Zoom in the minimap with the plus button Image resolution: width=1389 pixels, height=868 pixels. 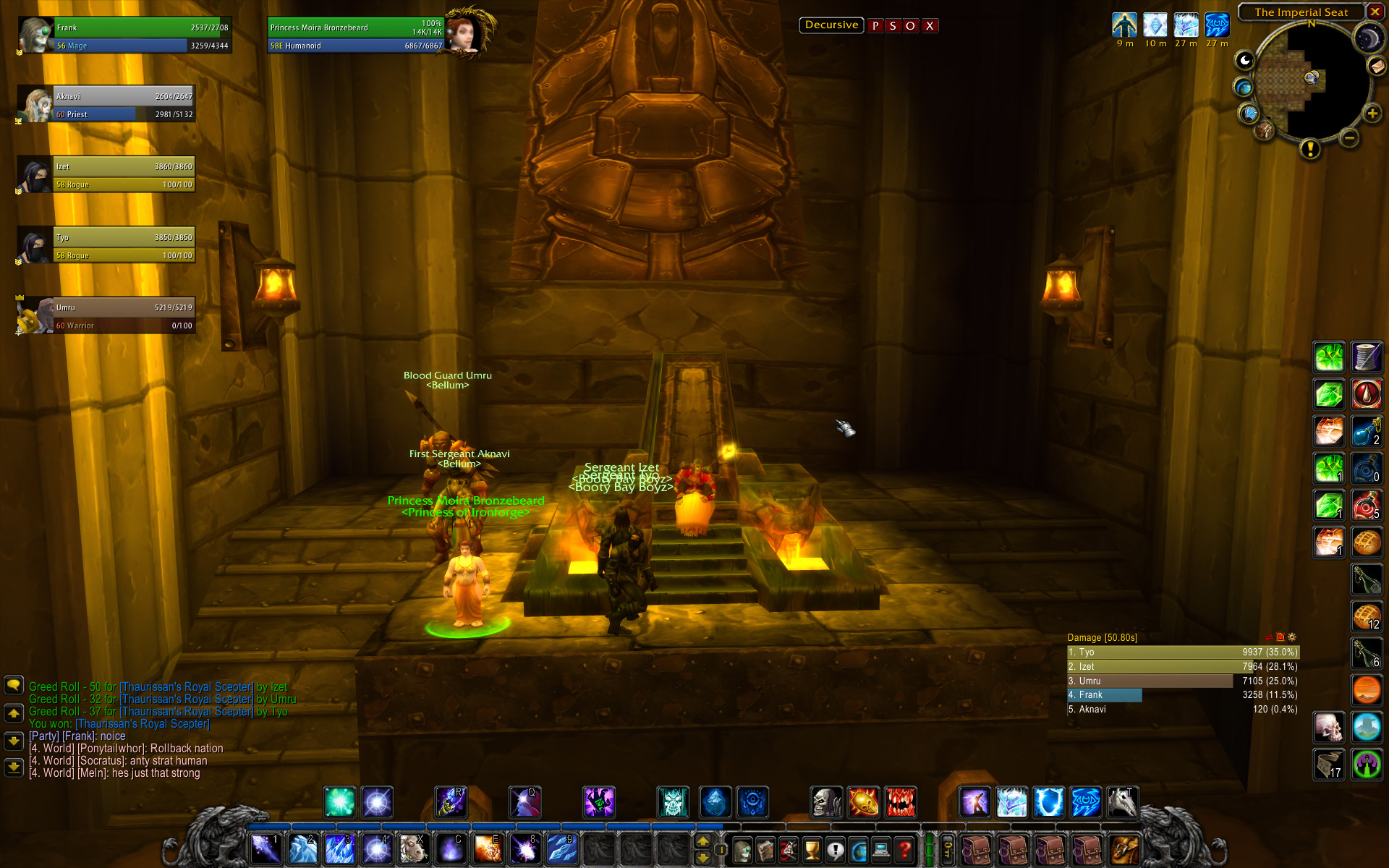point(1372,114)
